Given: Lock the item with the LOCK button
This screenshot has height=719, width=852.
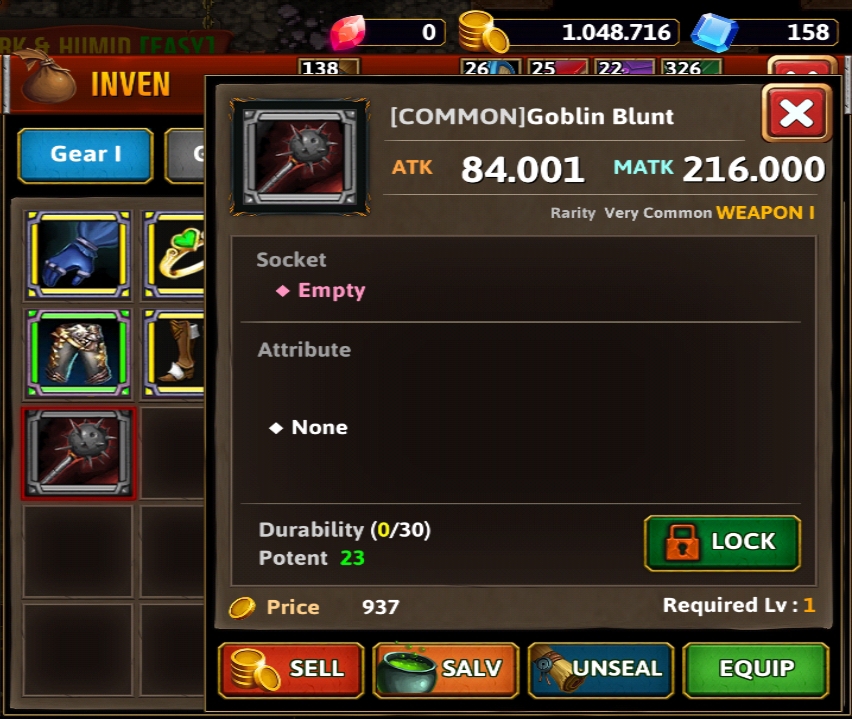Looking at the screenshot, I should coord(722,542).
